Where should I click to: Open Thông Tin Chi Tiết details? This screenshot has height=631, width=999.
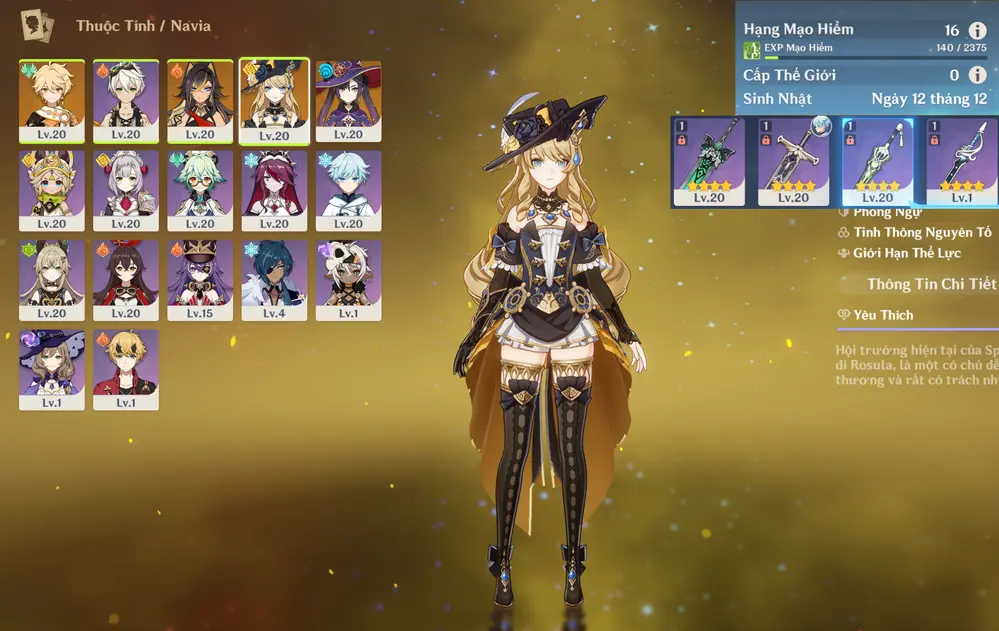931,285
